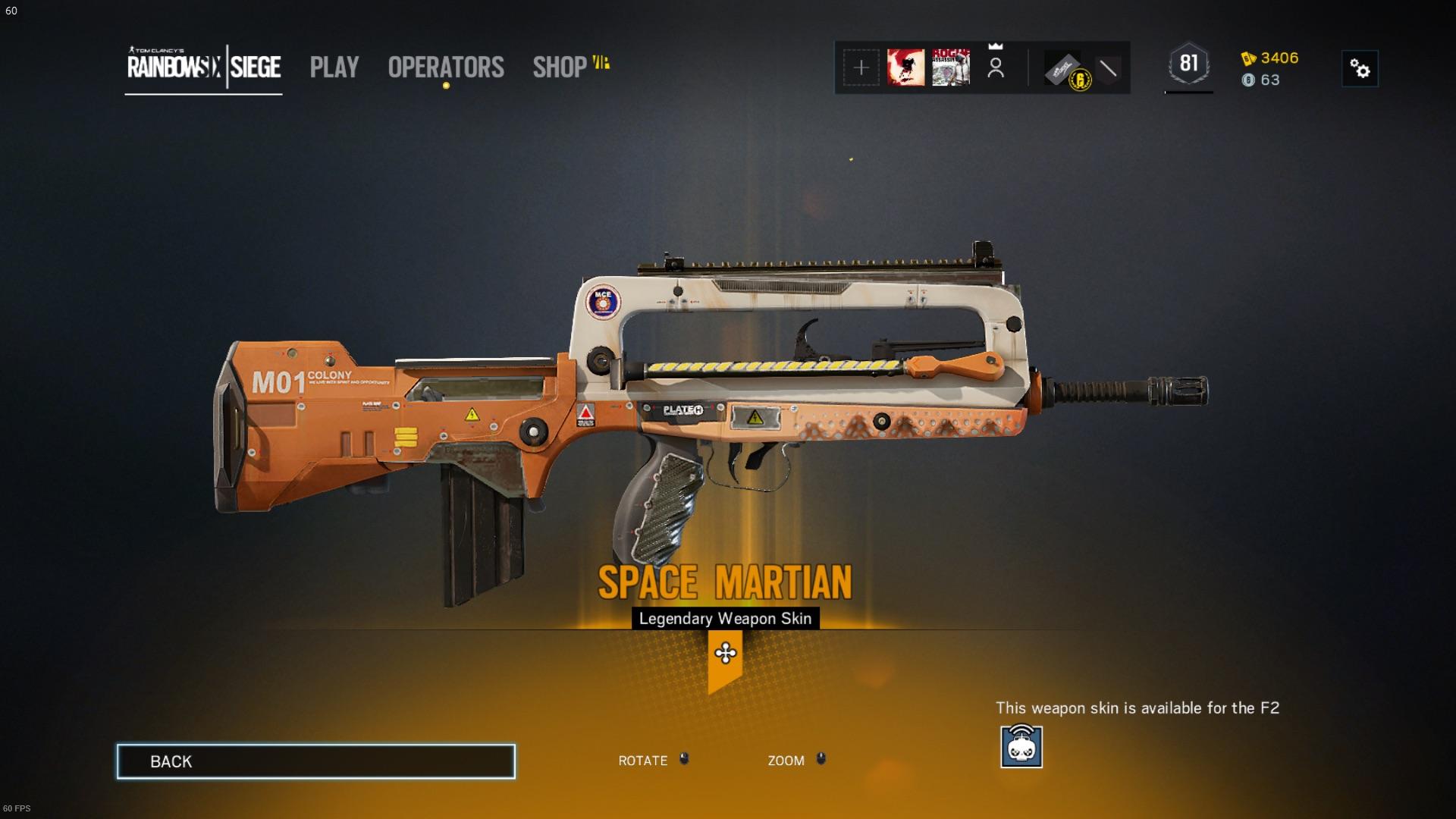1456x819 pixels.
Task: Click the level 81 badge
Action: pyautogui.click(x=1188, y=64)
